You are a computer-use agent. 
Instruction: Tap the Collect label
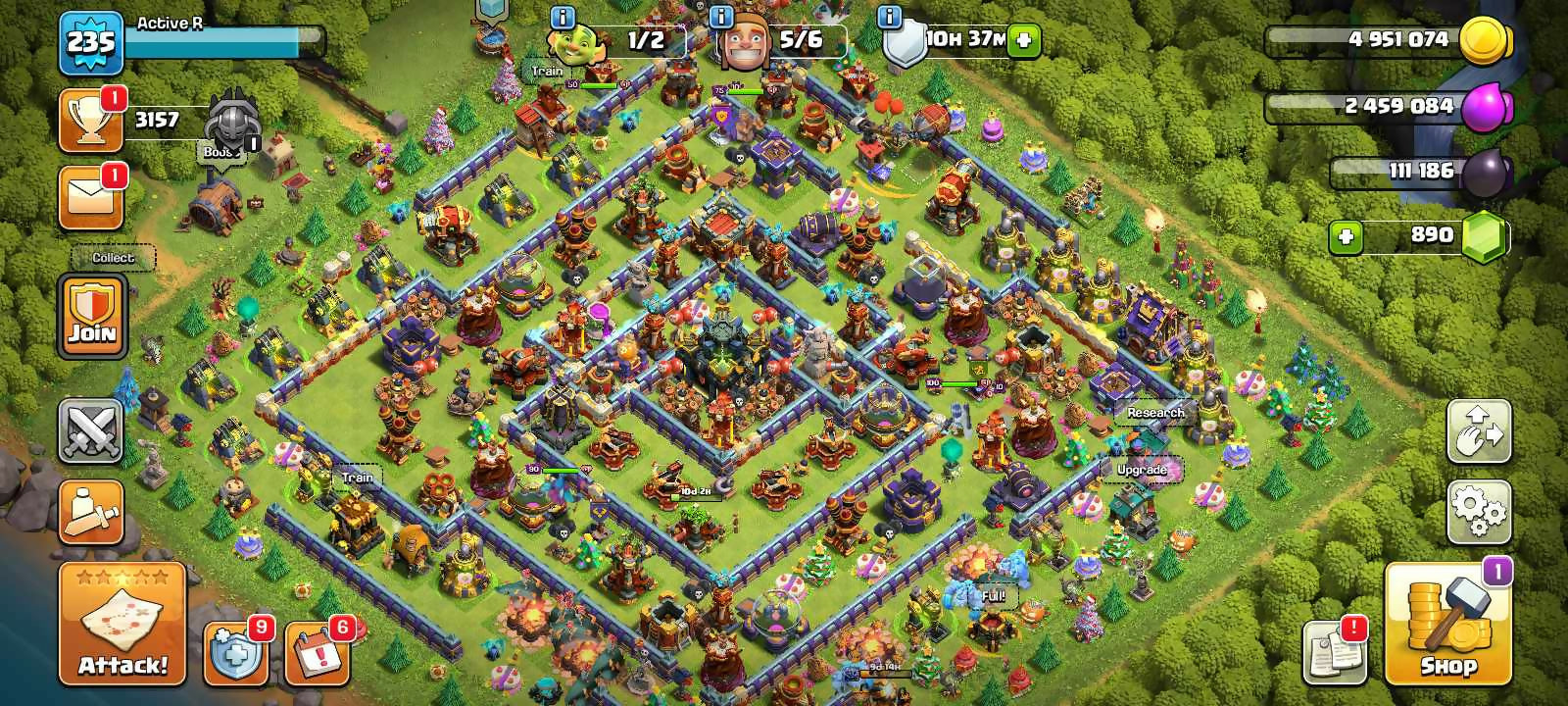tap(113, 258)
